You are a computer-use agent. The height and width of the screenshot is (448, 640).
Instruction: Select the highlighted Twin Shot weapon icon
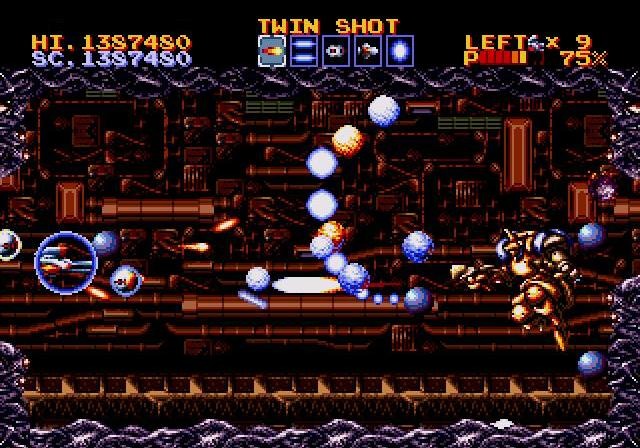272,51
